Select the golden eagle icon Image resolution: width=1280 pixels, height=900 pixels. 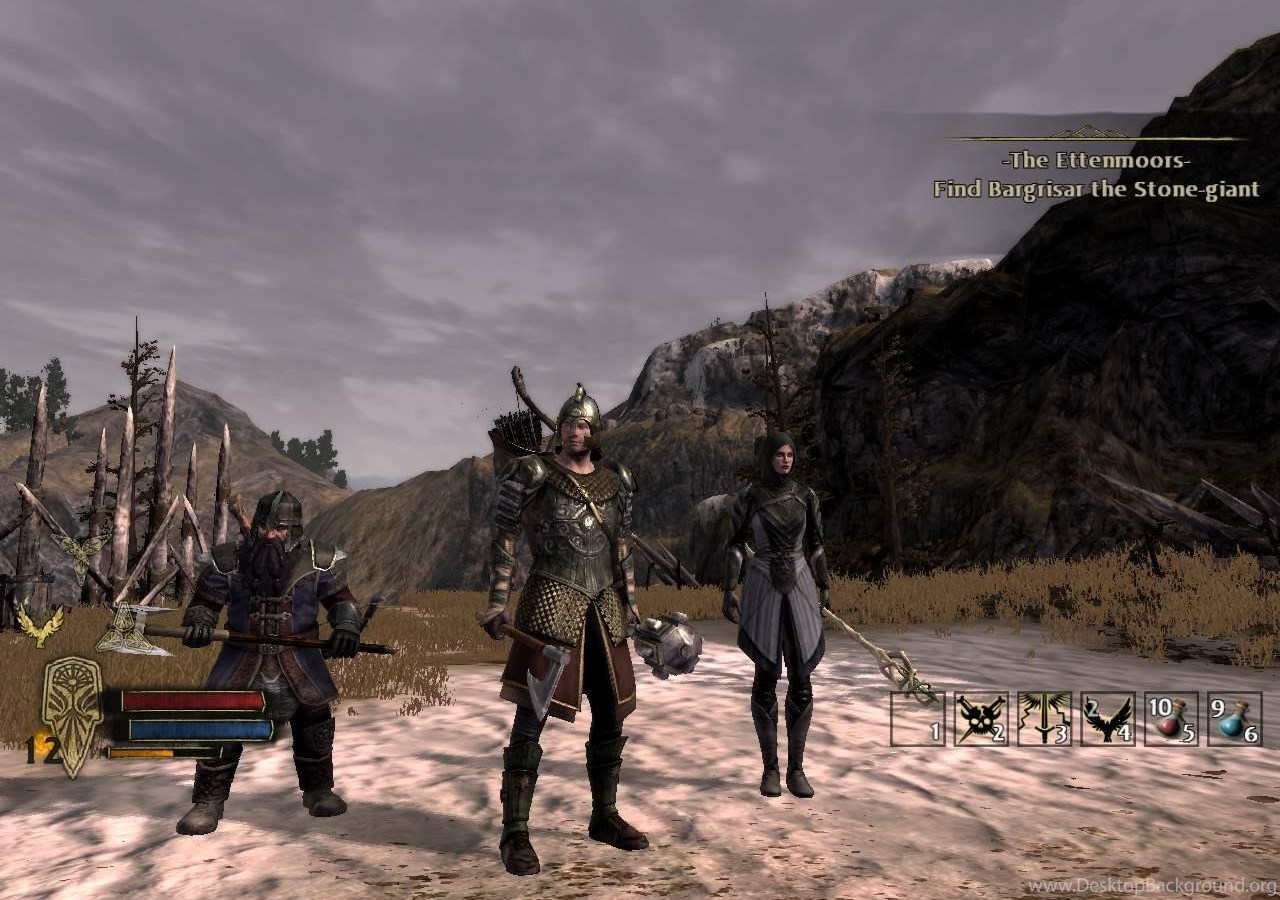click(x=41, y=622)
